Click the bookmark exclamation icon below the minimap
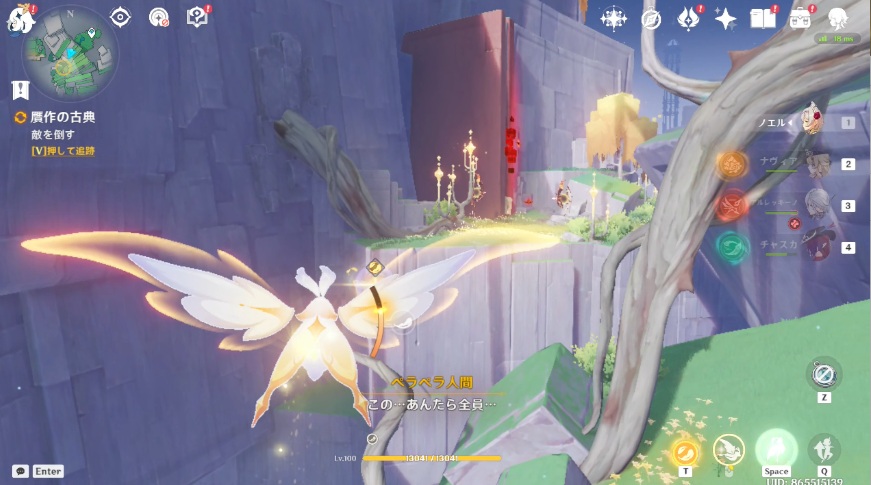Image resolution: width=871 pixels, height=485 pixels. 20,90
